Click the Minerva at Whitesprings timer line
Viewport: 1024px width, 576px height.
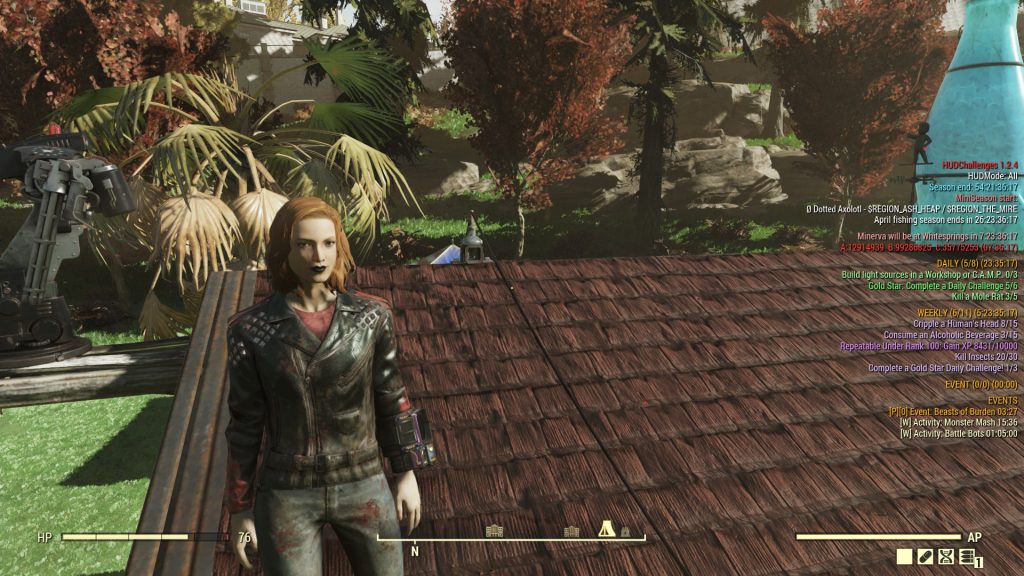937,235
